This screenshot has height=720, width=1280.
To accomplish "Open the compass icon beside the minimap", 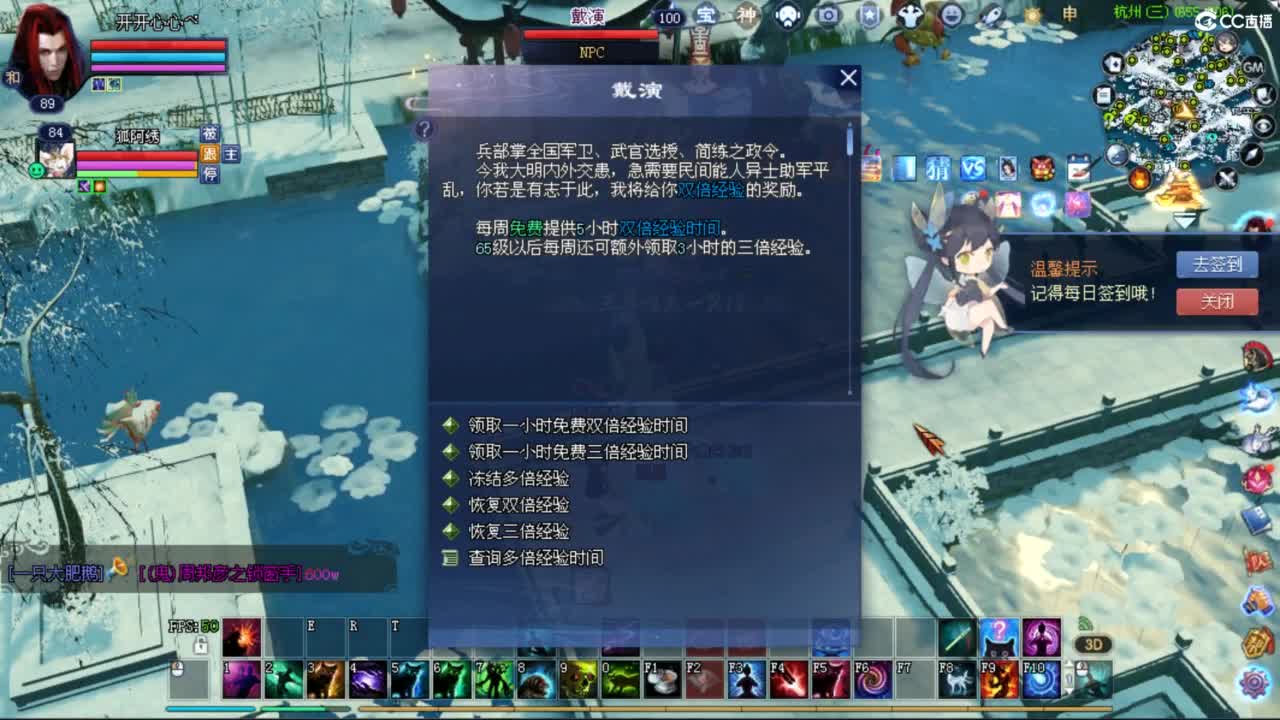I will tap(1251, 154).
